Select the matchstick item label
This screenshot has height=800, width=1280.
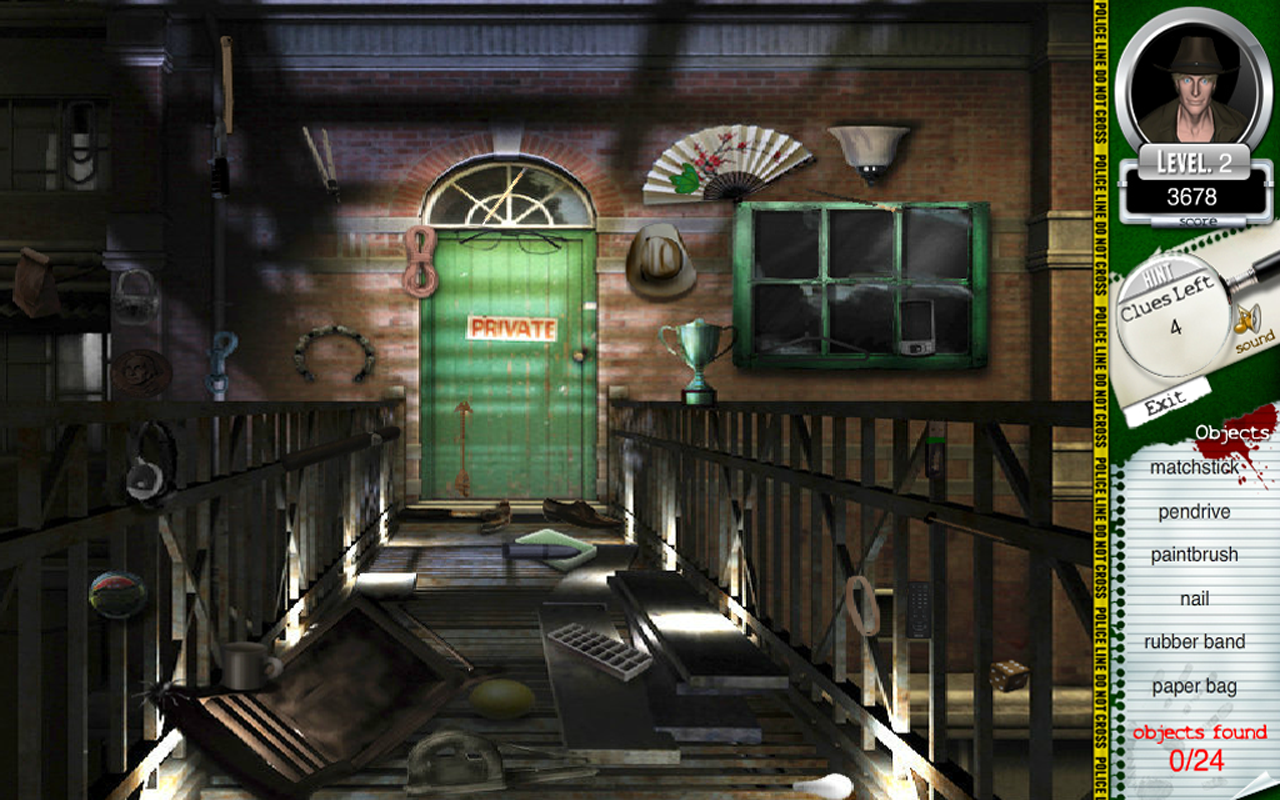[x=1193, y=467]
